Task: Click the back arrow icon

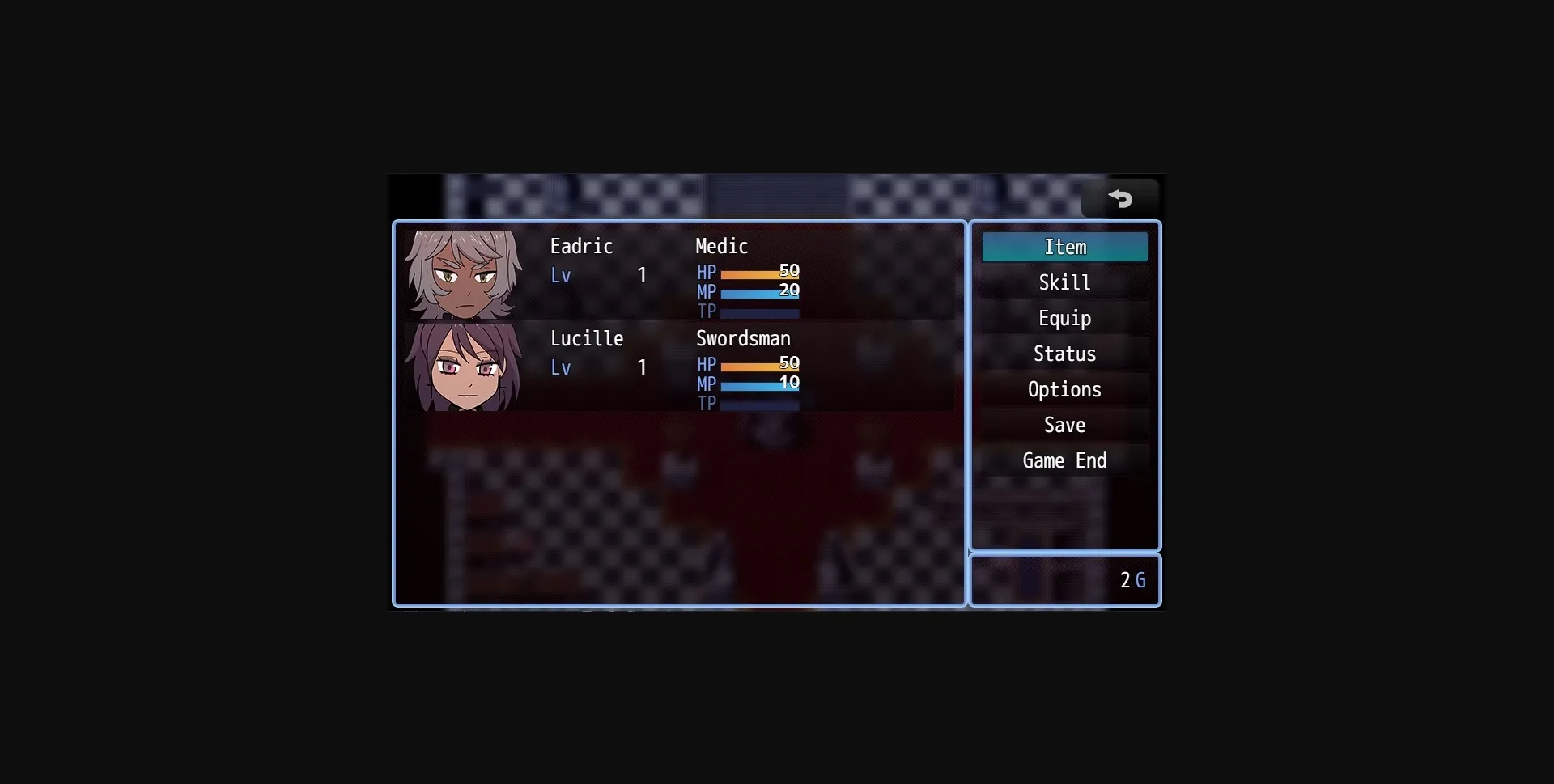Action: [1122, 197]
